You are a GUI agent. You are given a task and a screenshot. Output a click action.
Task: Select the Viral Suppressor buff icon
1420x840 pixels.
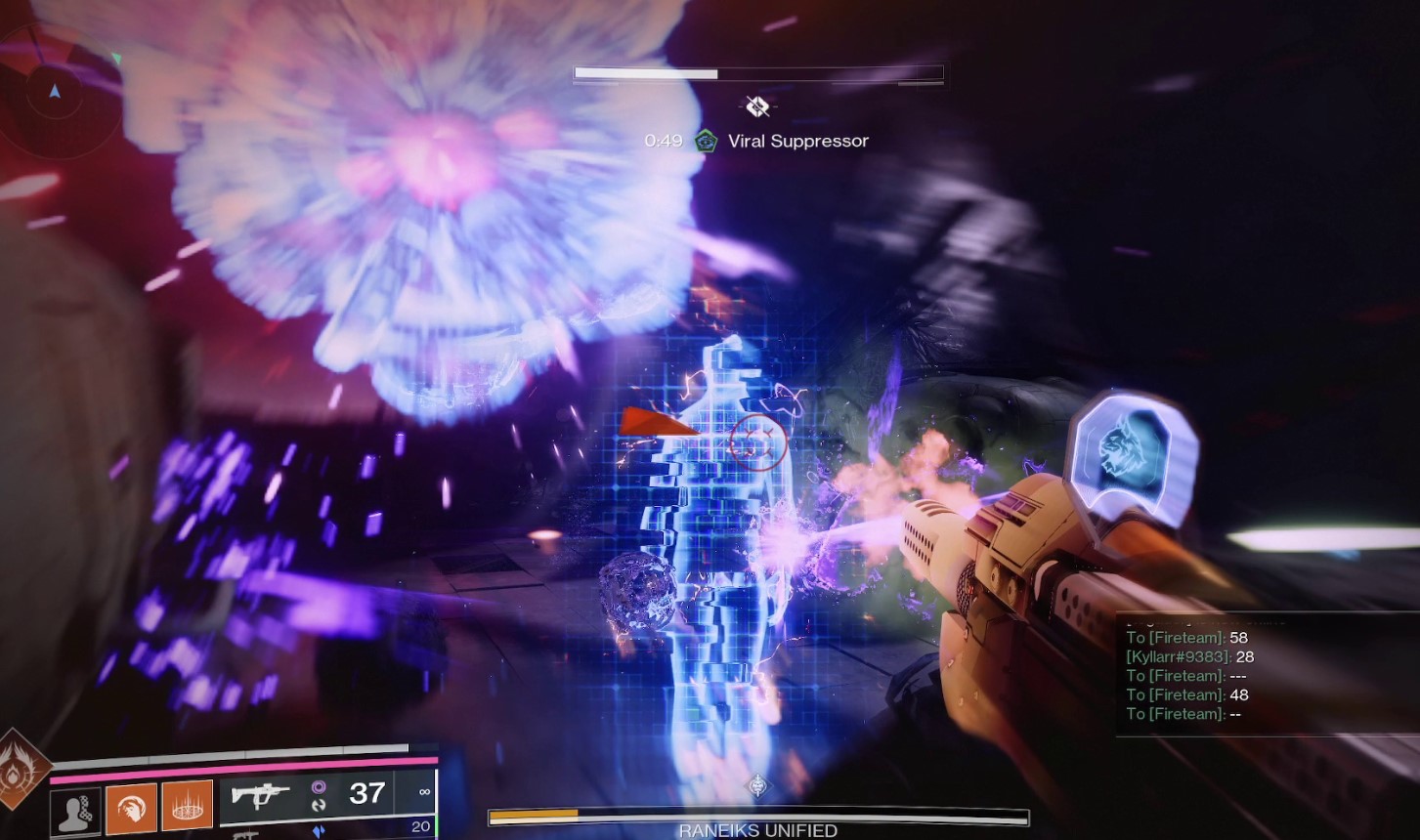[x=704, y=142]
